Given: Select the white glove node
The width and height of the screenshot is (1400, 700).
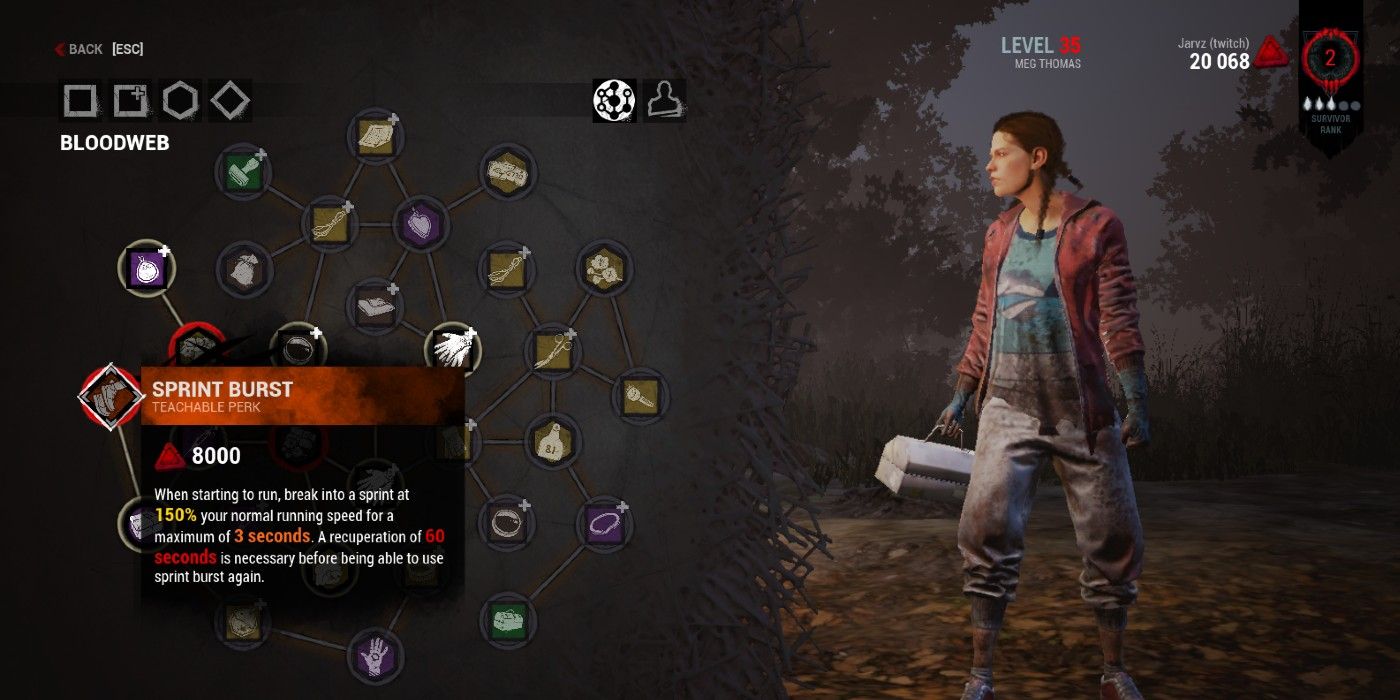Looking at the screenshot, I should (452, 349).
